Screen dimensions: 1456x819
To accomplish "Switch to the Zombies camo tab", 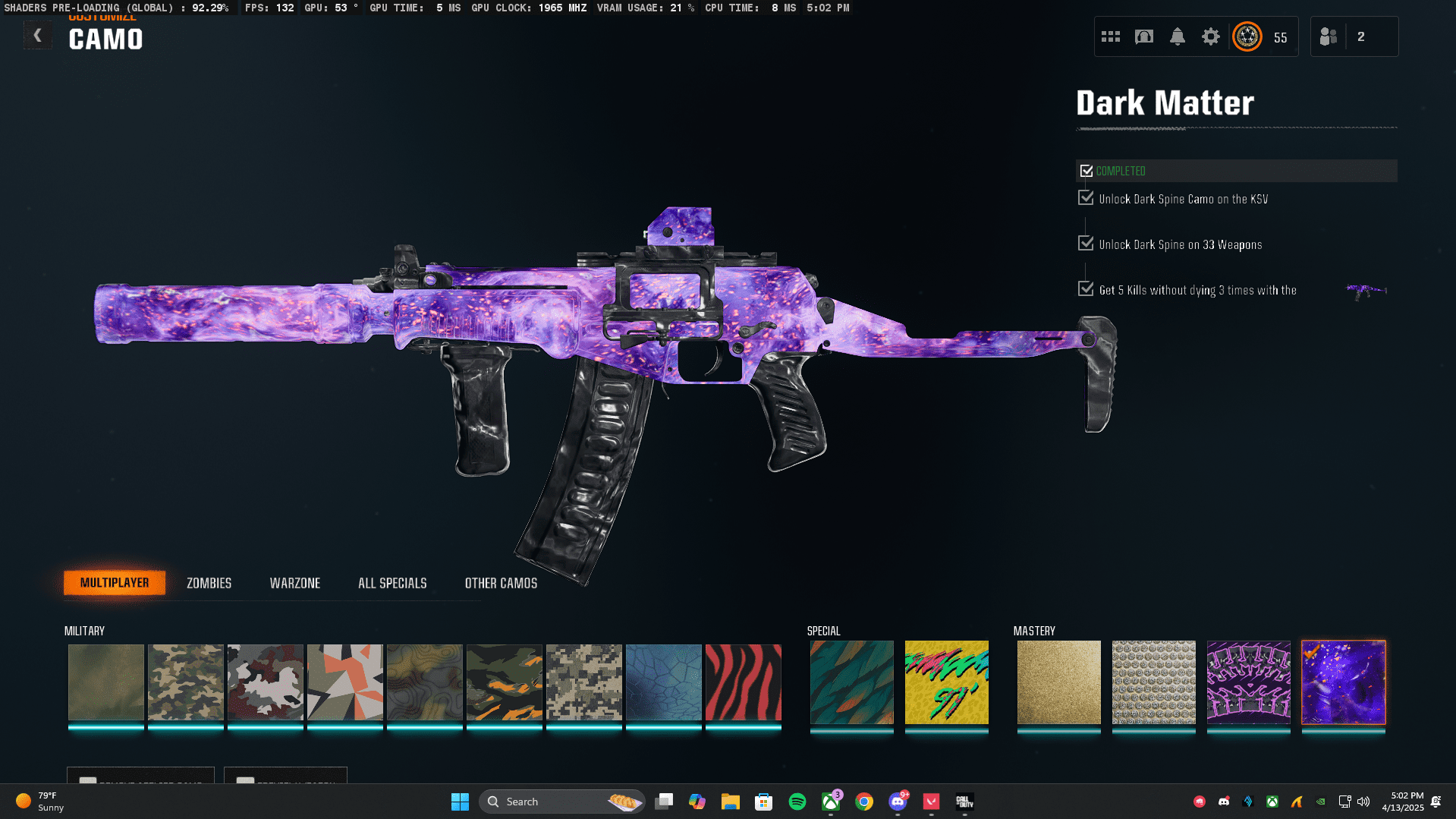I will click(x=209, y=583).
